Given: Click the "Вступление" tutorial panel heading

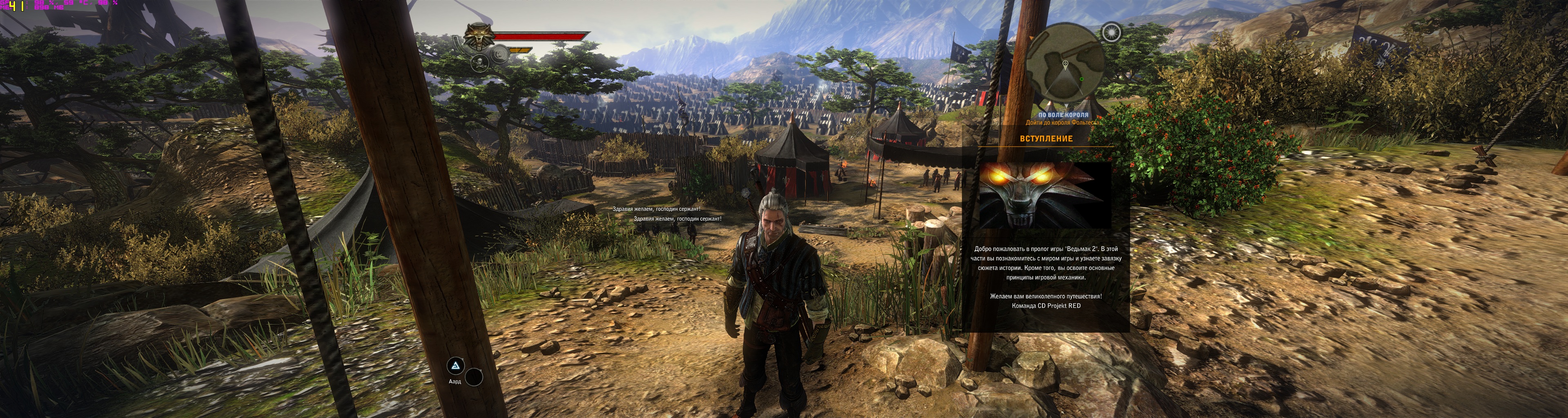Looking at the screenshot, I should 1046,139.
